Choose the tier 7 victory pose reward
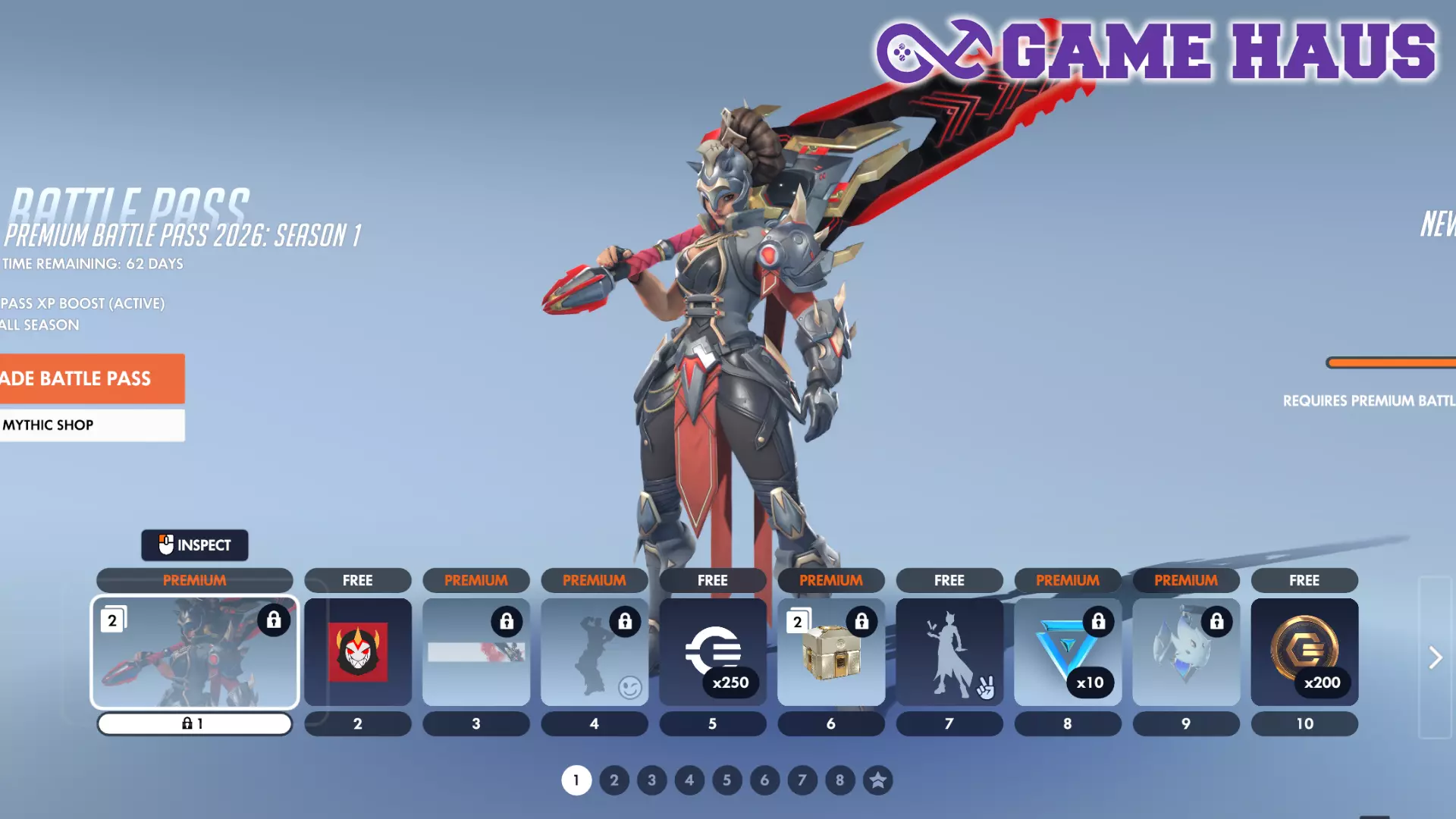This screenshot has width=1456, height=819. [949, 652]
